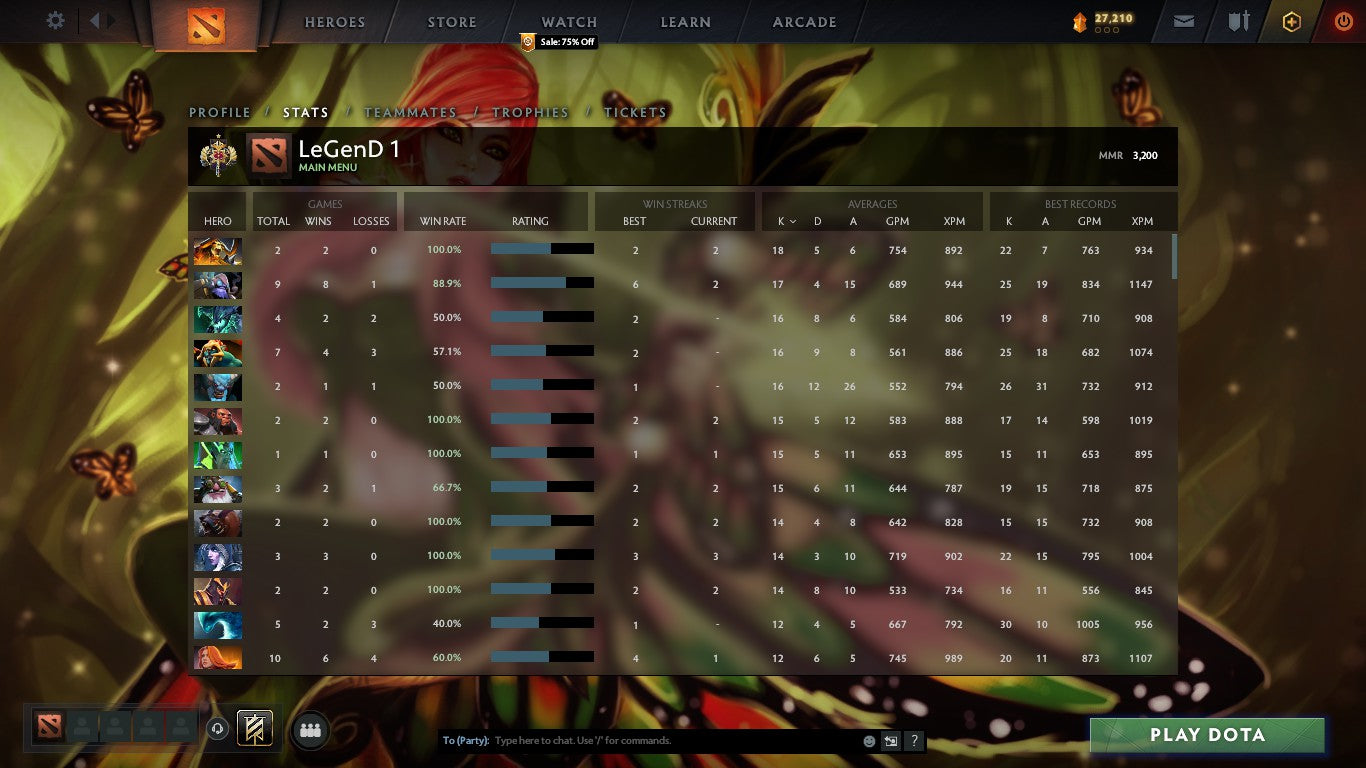Screen dimensions: 1366x768
Task: Click the Sale: 75% Off badge under STORE
Action: pos(556,42)
